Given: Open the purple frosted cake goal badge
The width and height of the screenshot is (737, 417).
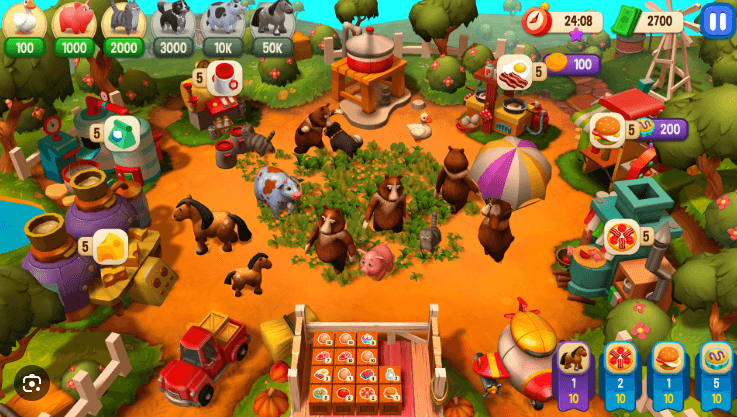Looking at the screenshot, I should coord(714,371).
